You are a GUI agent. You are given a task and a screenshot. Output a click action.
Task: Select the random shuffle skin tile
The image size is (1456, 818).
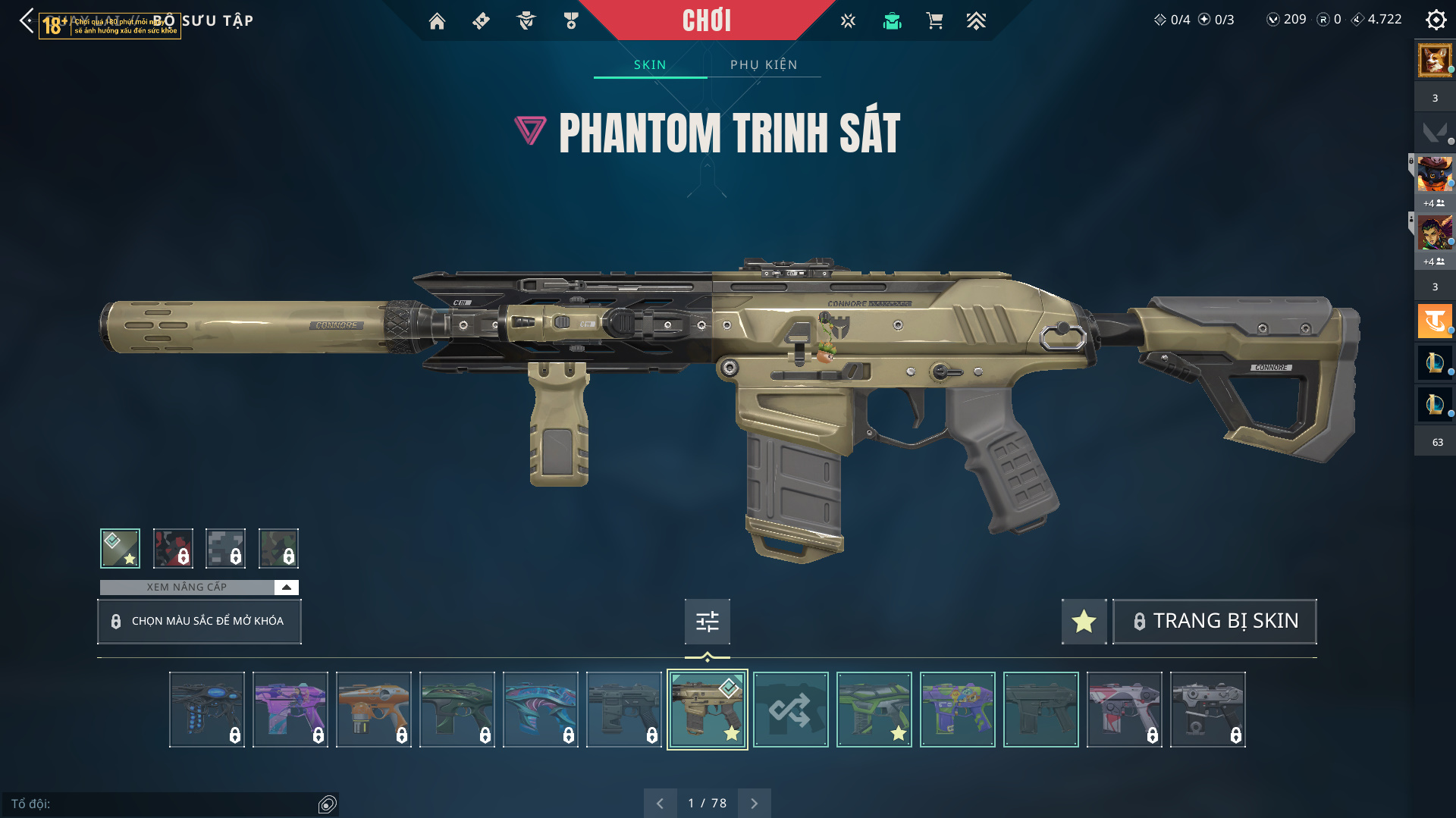(x=790, y=710)
